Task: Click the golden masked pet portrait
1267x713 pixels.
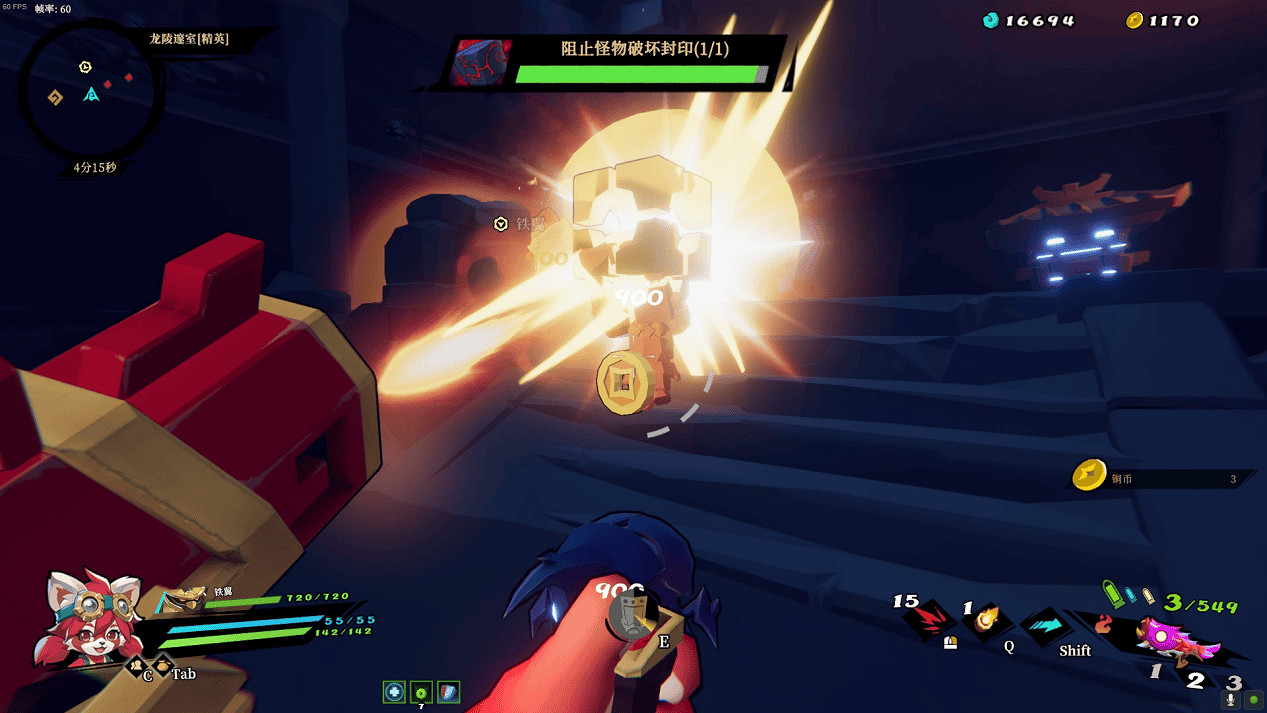Action: click(185, 599)
